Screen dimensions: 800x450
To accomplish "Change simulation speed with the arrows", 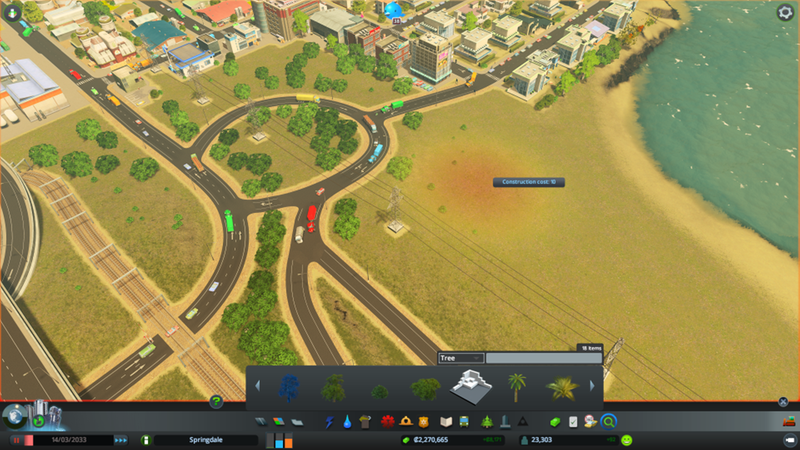I will 121,440.
